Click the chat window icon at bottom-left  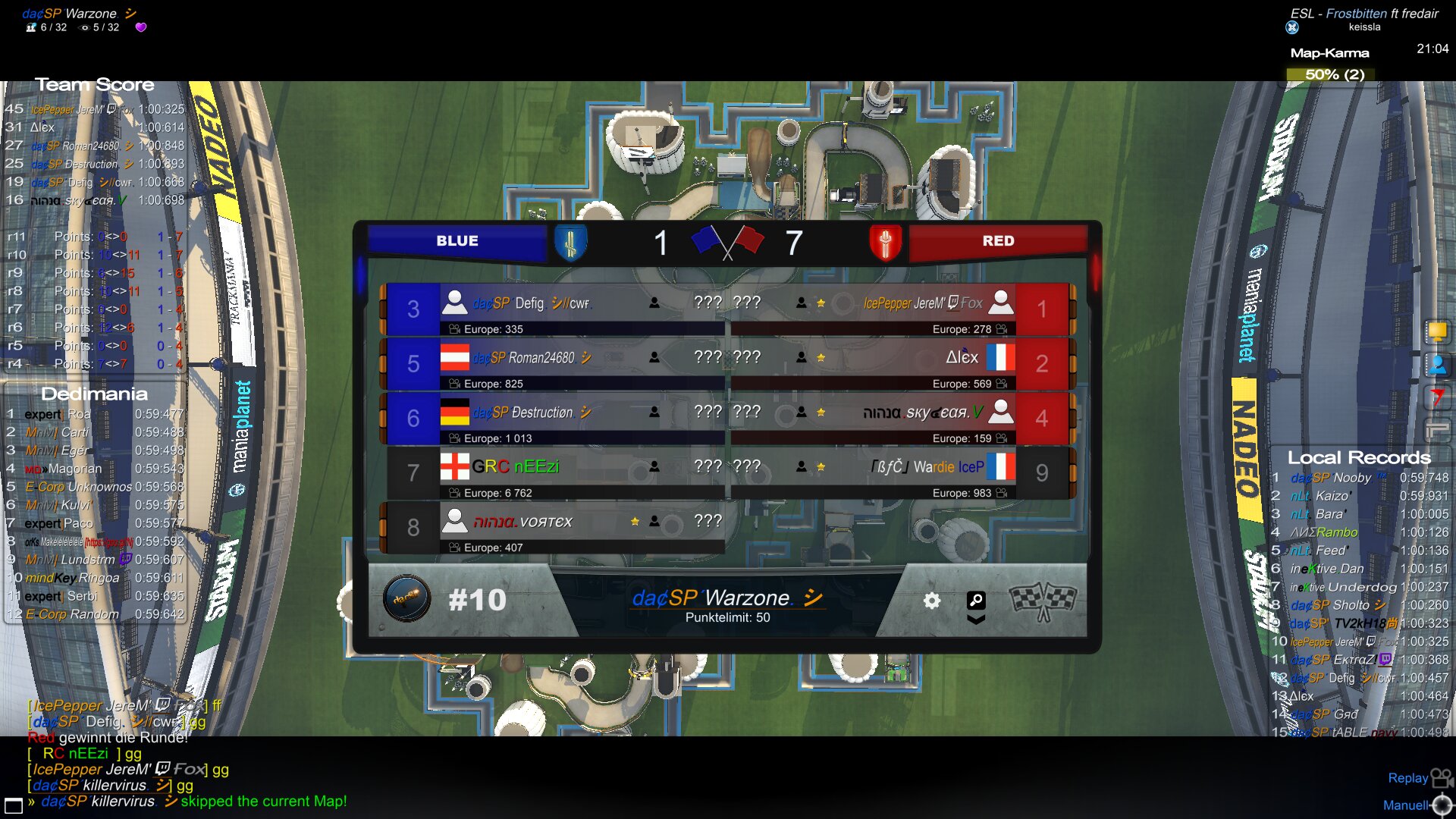(14, 805)
